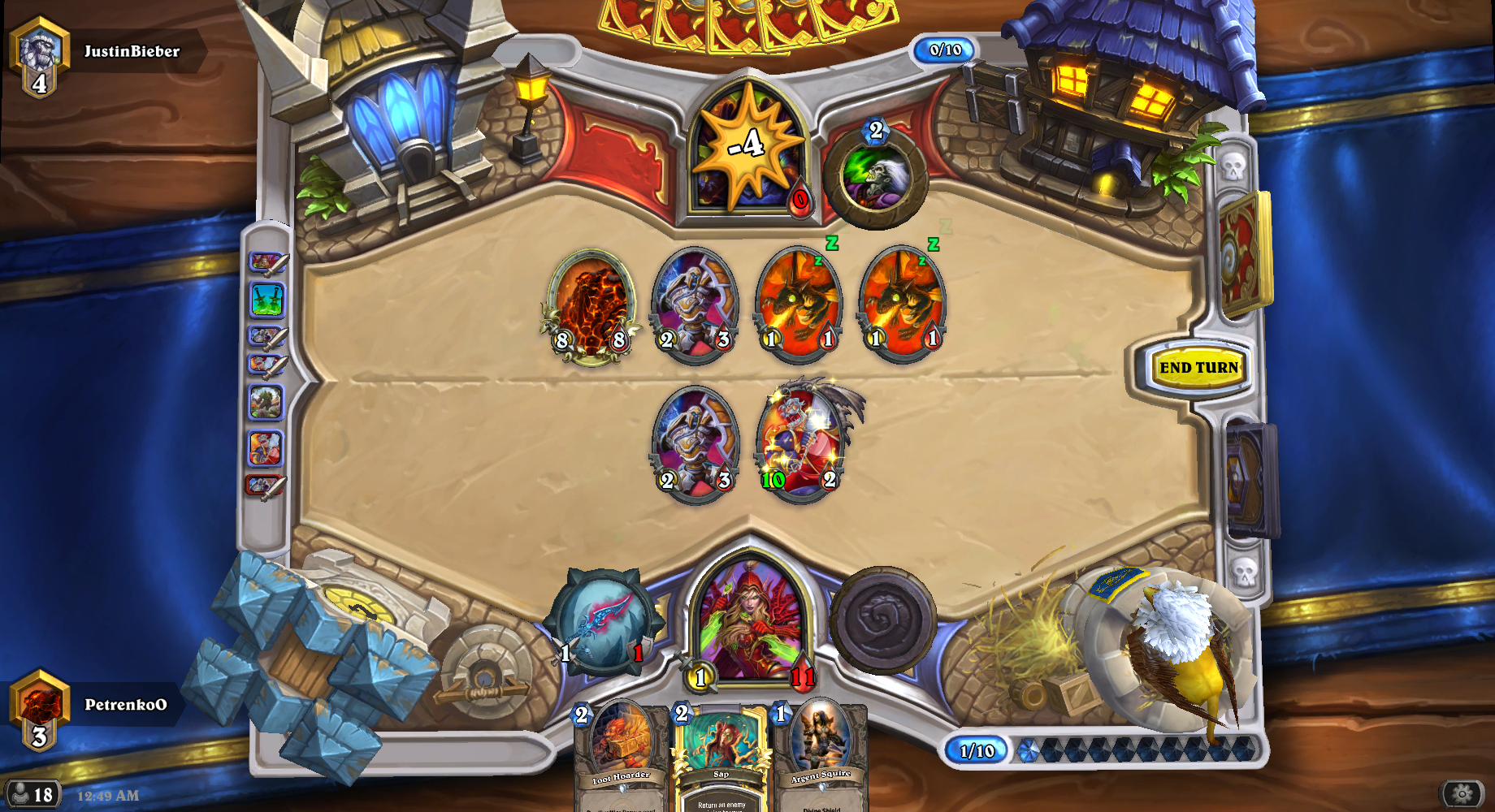Screen dimensions: 1495x812
Task: Select your 10/2 minion on board
Action: pos(800,443)
